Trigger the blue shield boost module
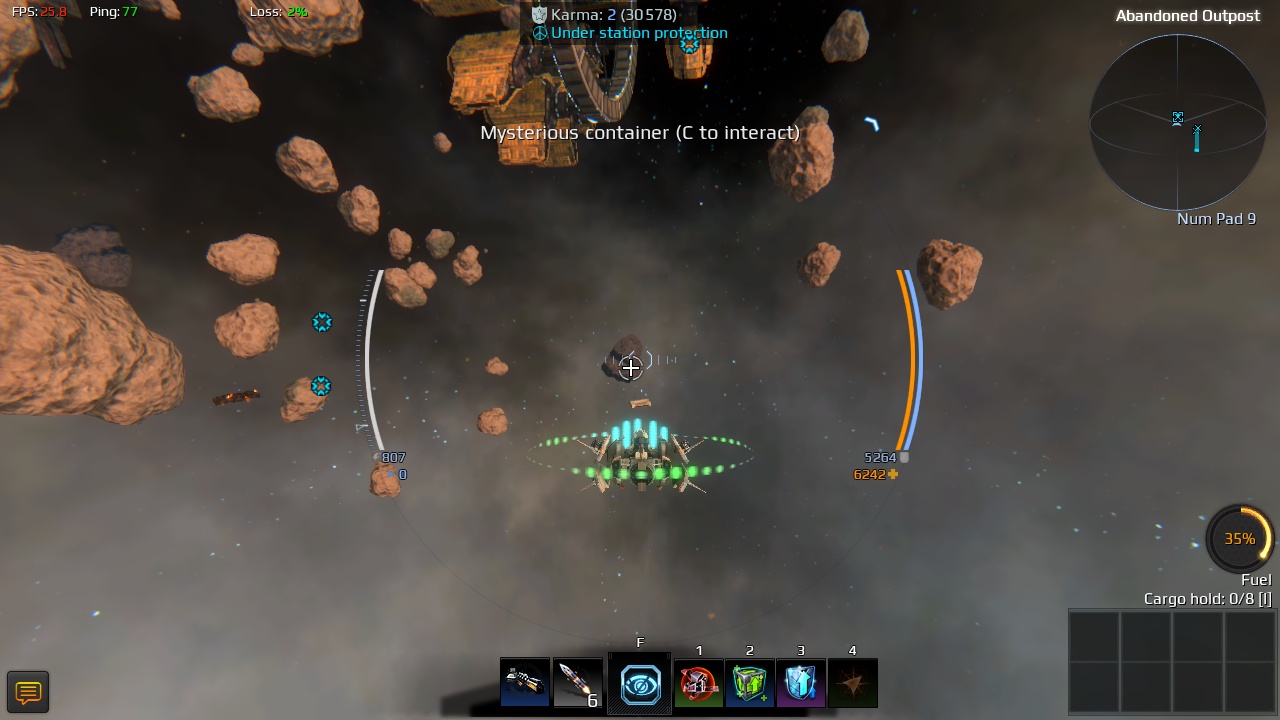1280x720 pixels. point(801,683)
